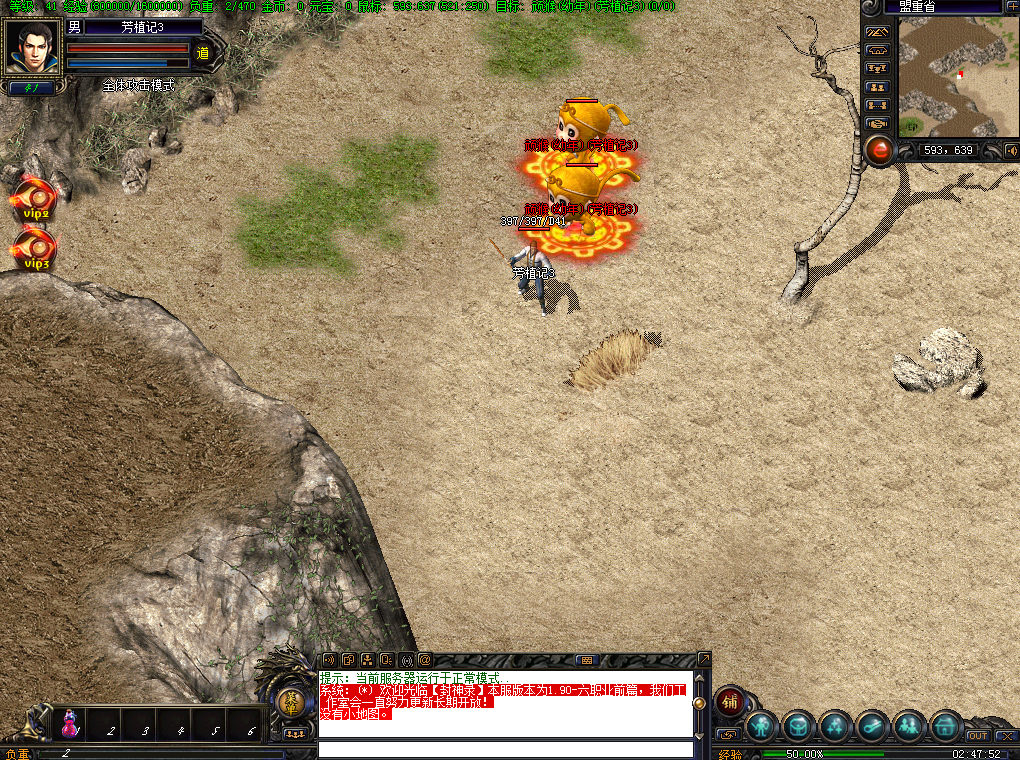Click the whistle icon in bottom bar
The image size is (1020, 760).
coord(872,727)
